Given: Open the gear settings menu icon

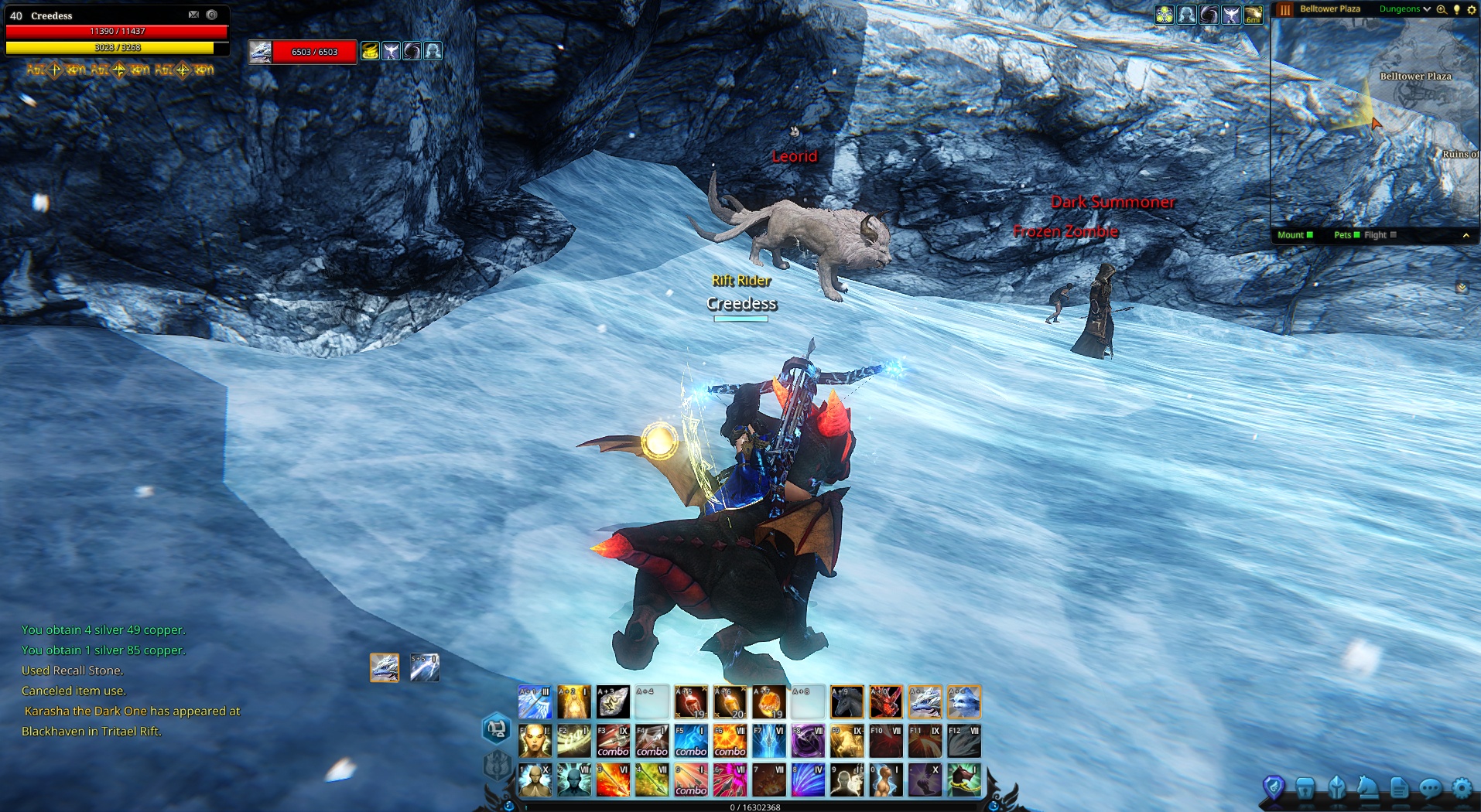Looking at the screenshot, I should [x=1462, y=788].
